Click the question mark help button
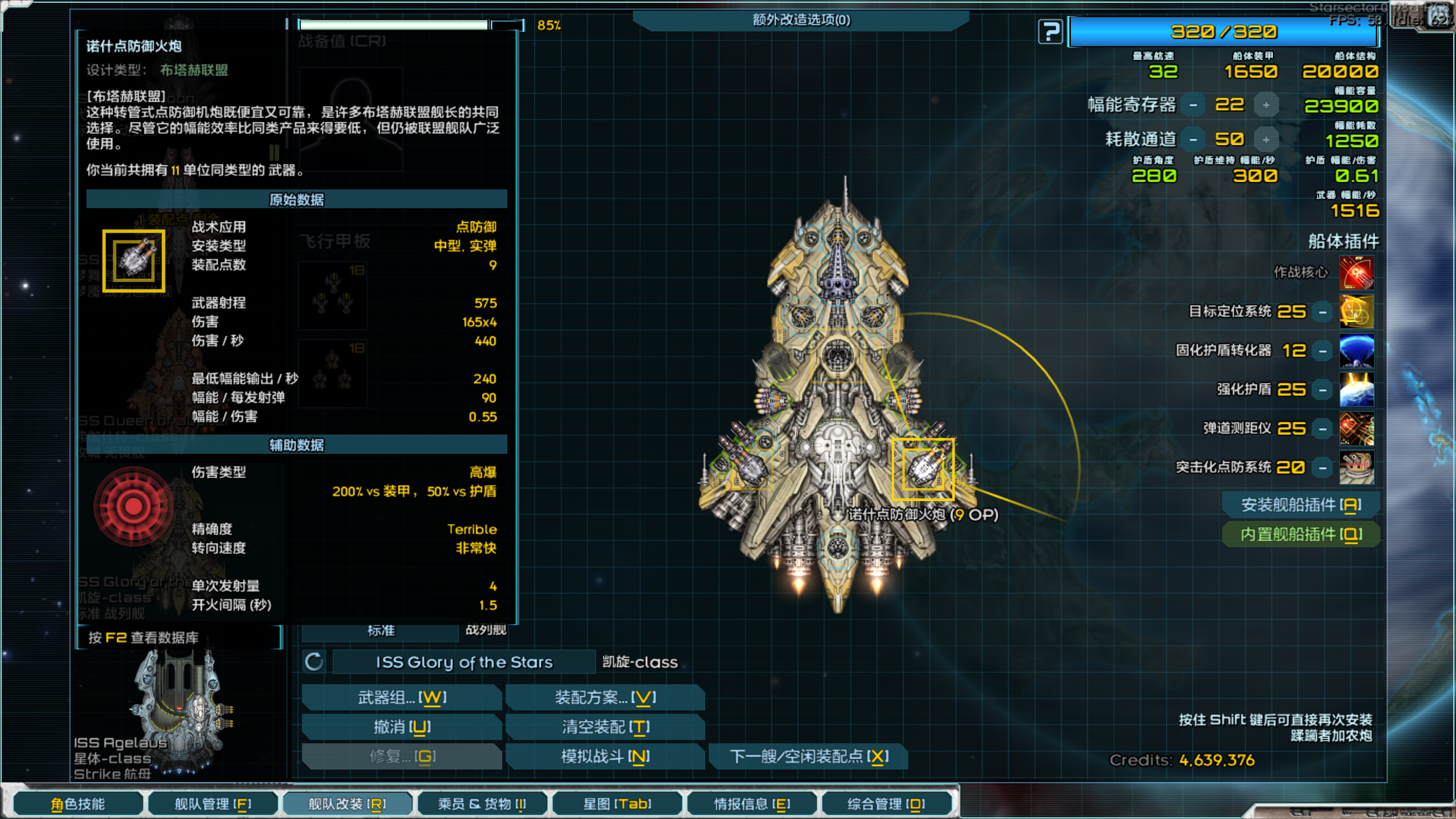Viewport: 1456px width, 819px height. click(1050, 32)
